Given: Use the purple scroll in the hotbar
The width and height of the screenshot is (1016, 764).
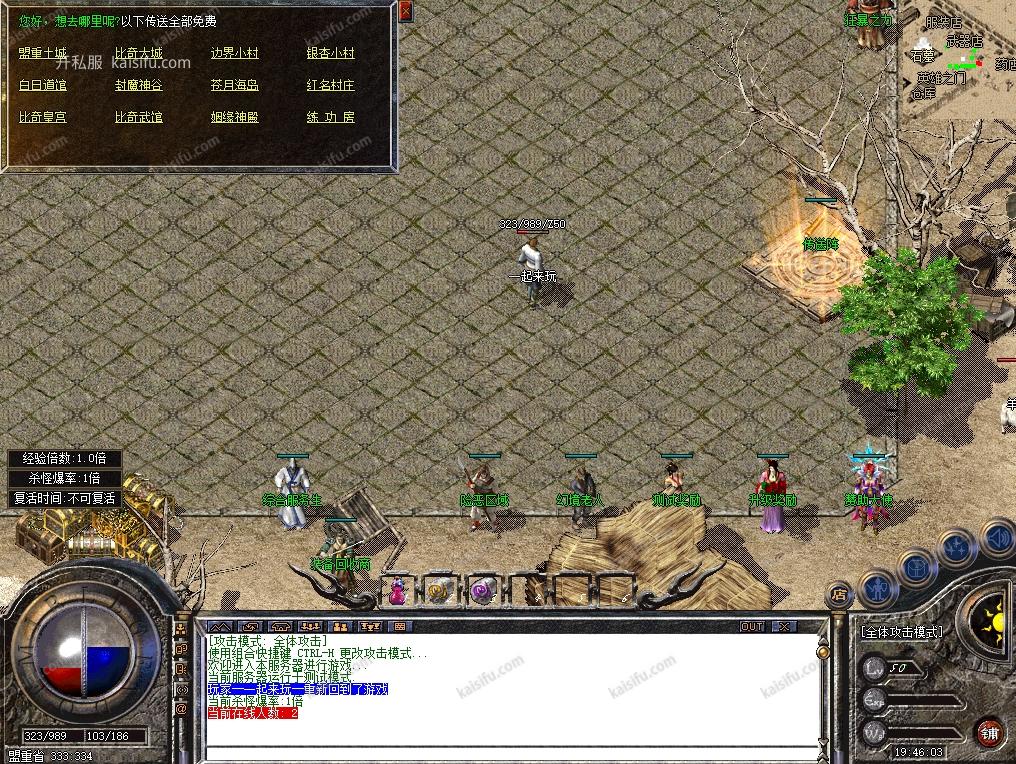Looking at the screenshot, I should [x=483, y=591].
